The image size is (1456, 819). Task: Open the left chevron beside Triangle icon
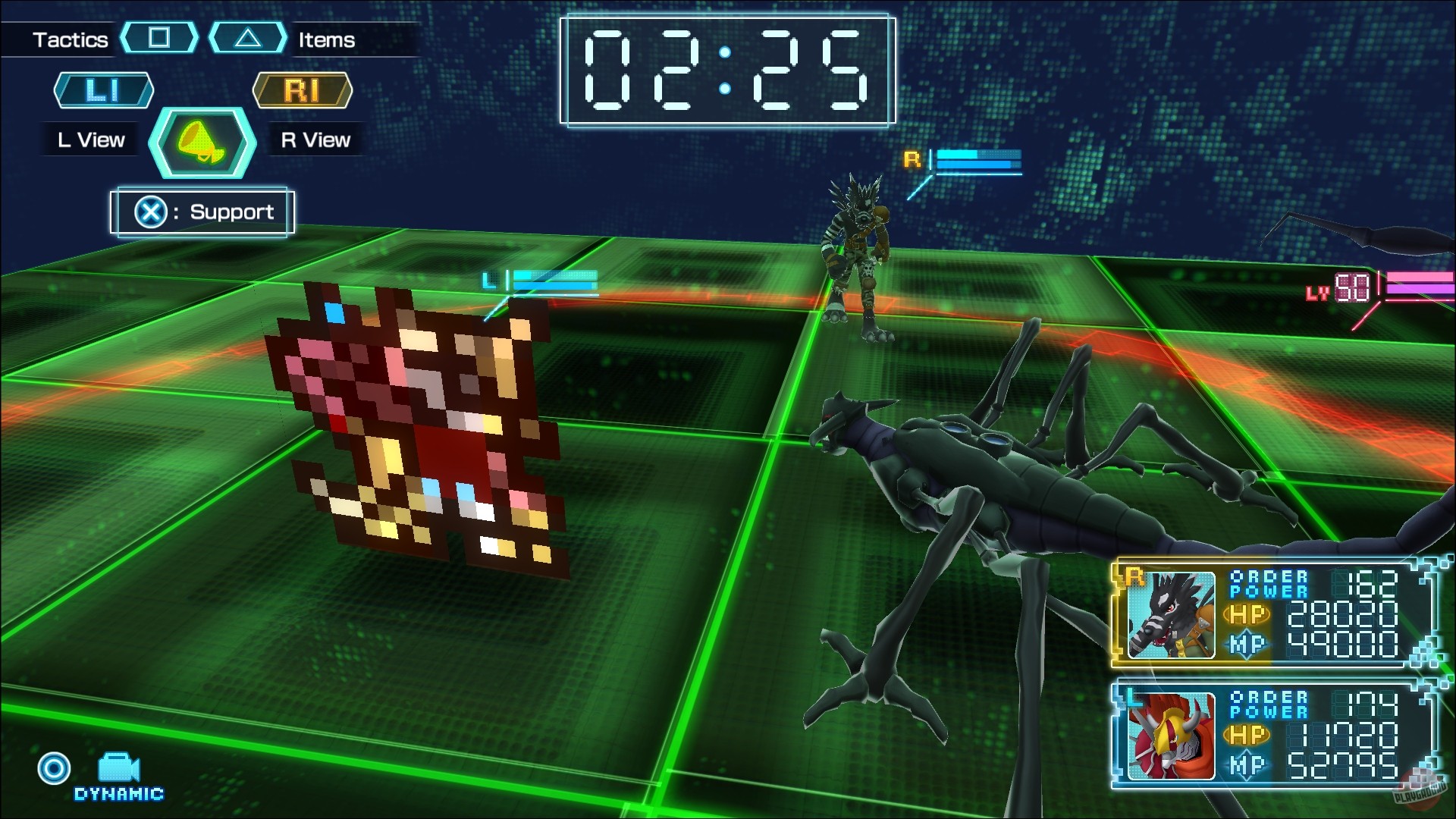click(216, 39)
